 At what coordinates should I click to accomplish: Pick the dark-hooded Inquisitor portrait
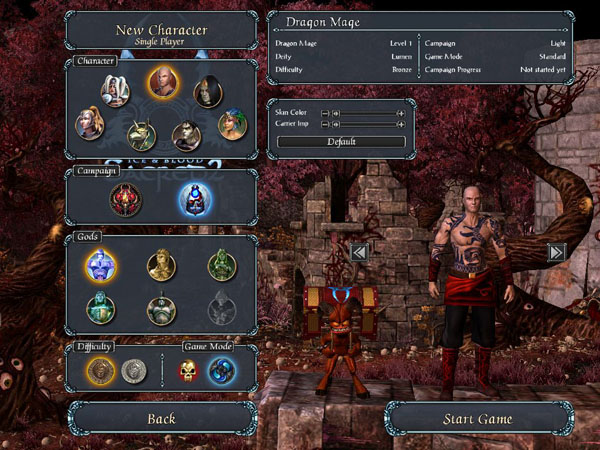(207, 92)
